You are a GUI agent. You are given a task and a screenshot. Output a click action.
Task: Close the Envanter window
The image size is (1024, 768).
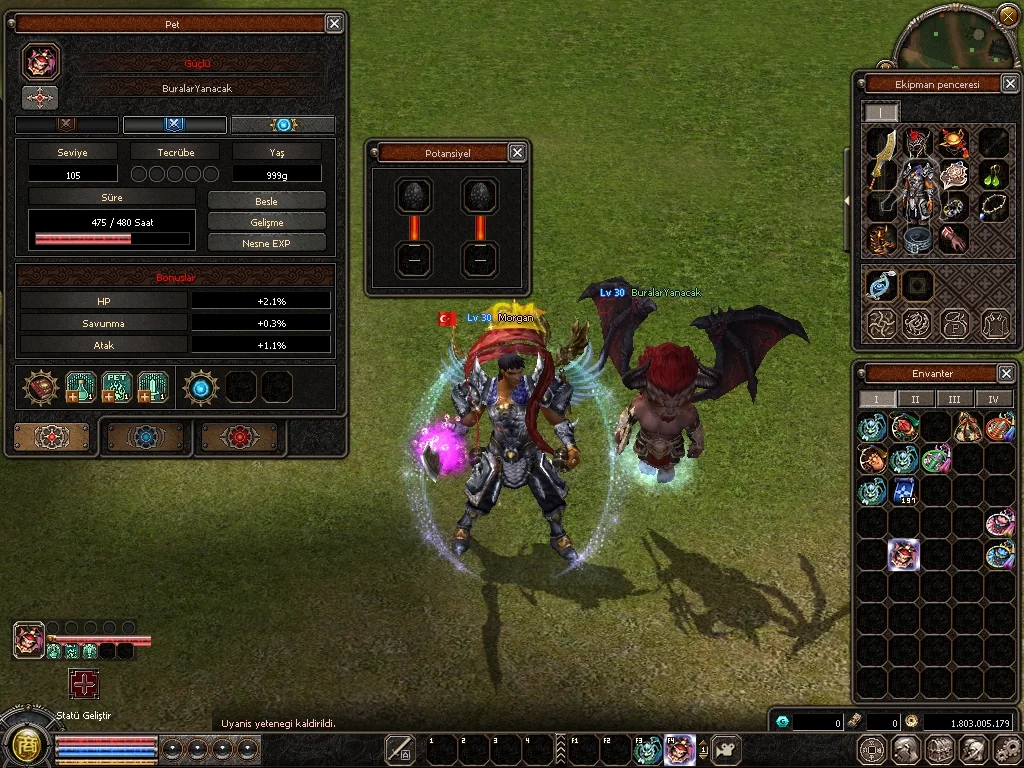point(1006,373)
